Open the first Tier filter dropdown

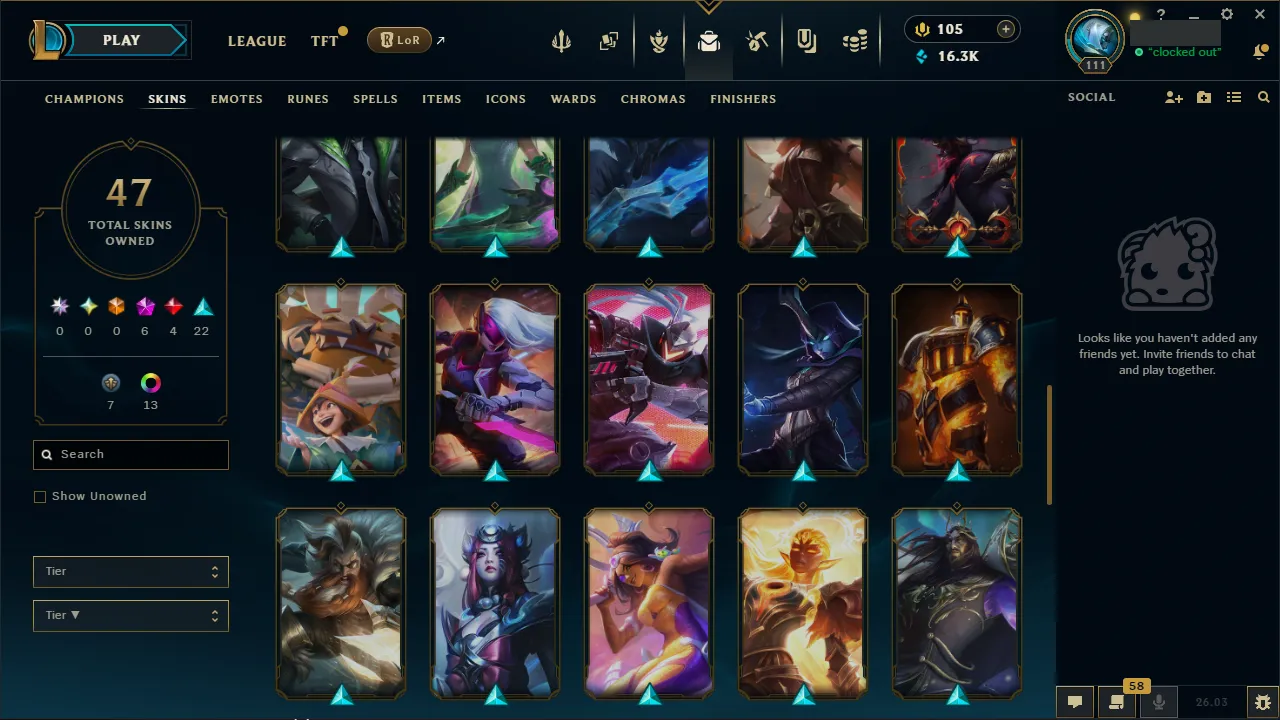tap(130, 571)
